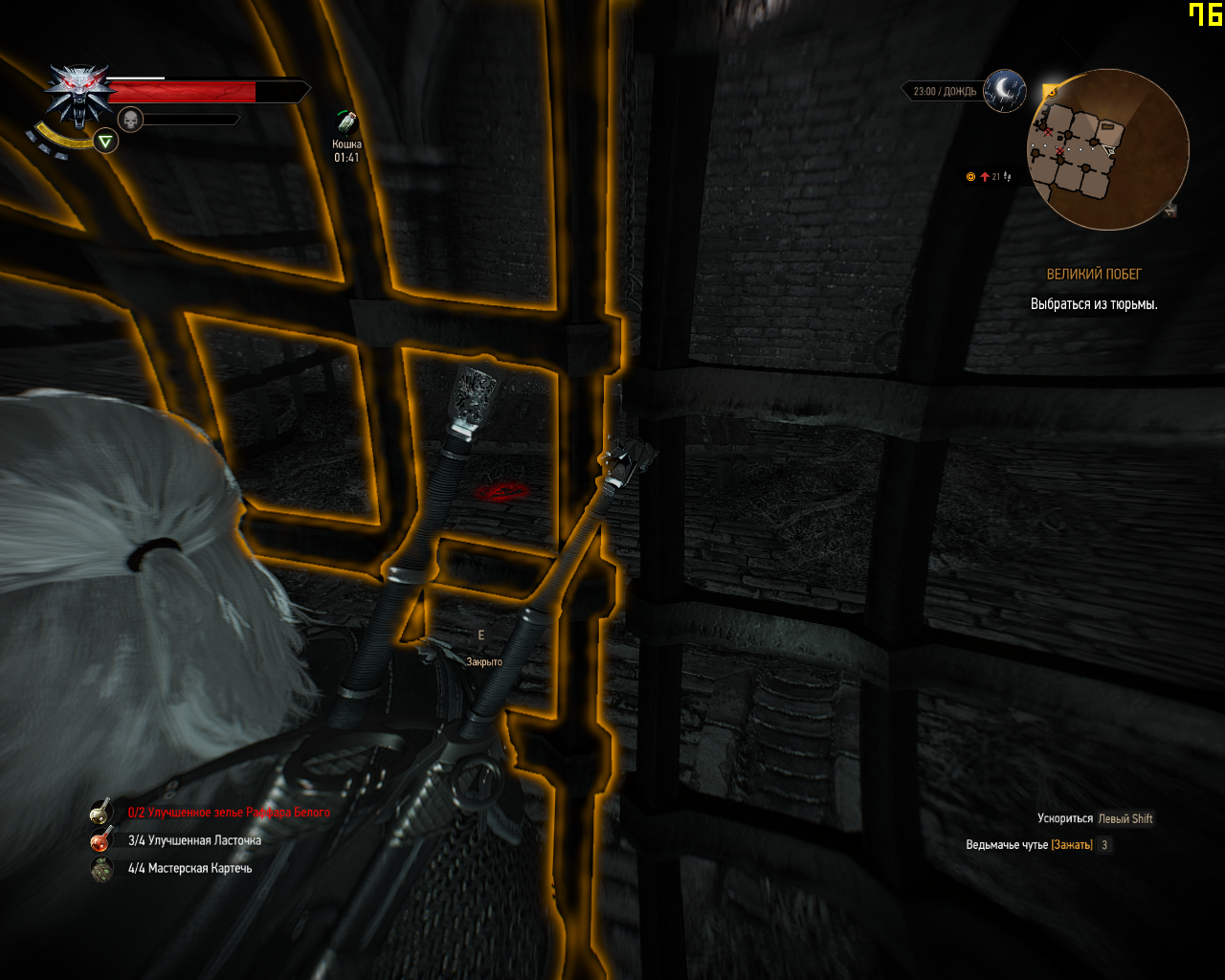The width and height of the screenshot is (1225, 980).
Task: Select the green triangle sign icon
Action: coord(106,143)
